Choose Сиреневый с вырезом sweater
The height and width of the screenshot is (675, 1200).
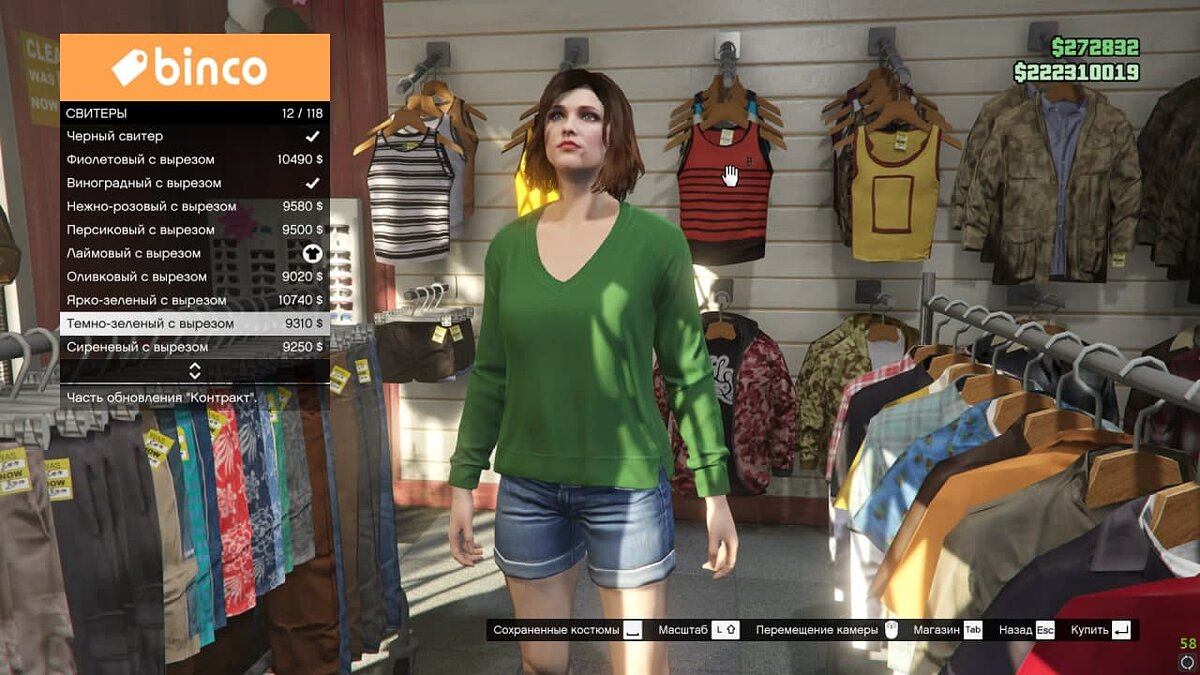pos(194,347)
